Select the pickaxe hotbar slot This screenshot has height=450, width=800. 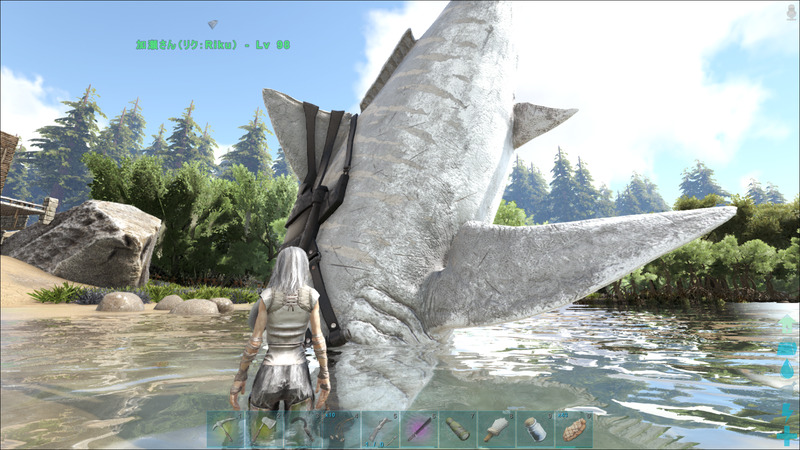[225, 430]
